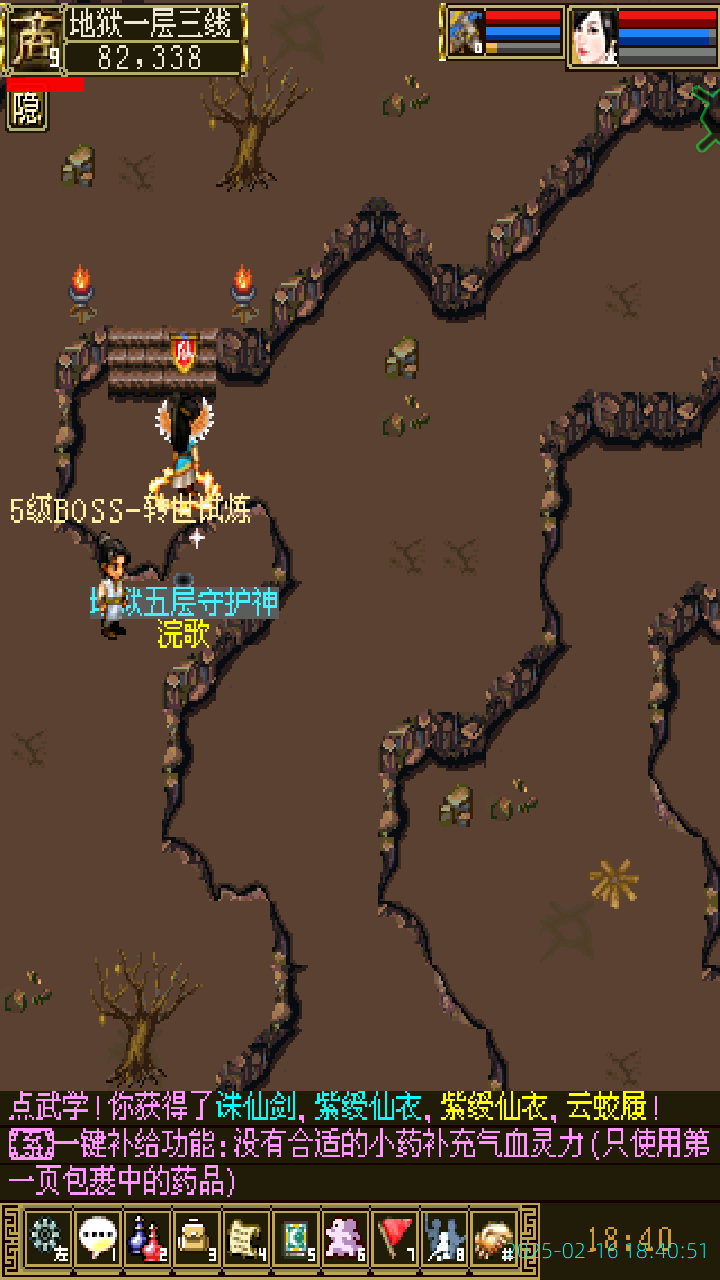Open the green book icon
This screenshot has width=720, height=1280.
[x=296, y=1238]
